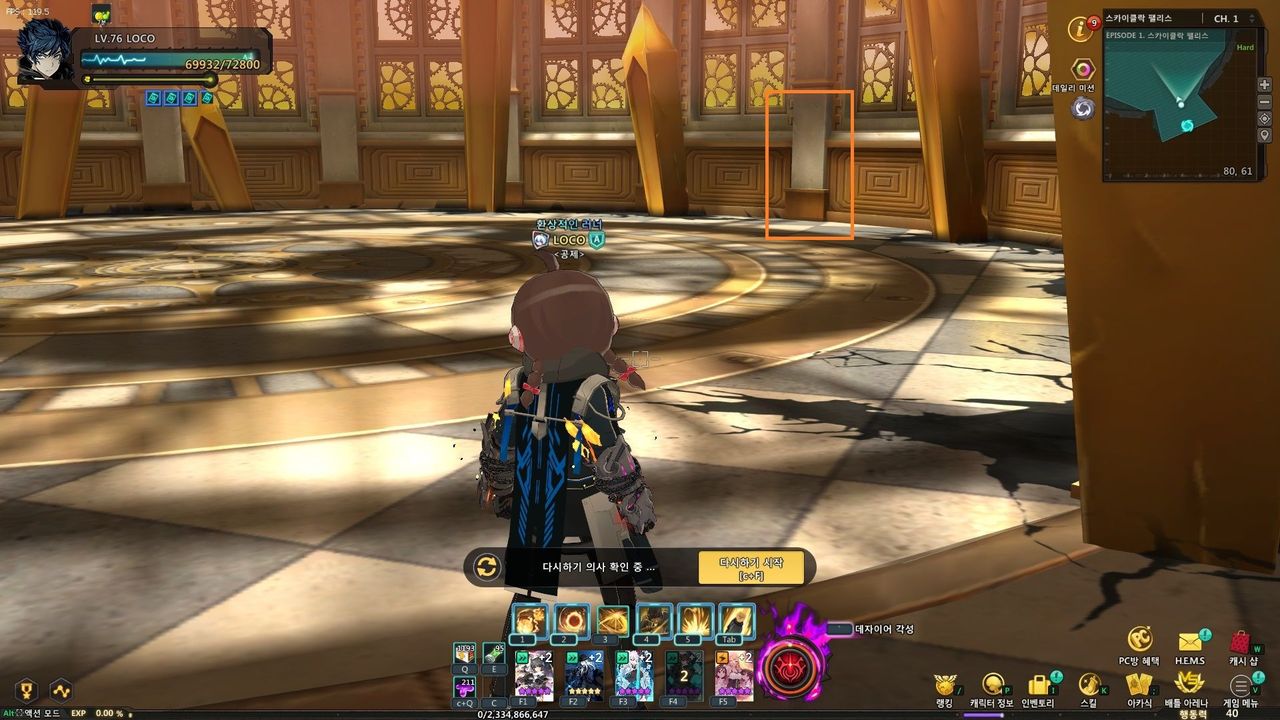Viewport: 1280px width, 720px height.
Task: Click the minimap's location pin button
Action: (x=1265, y=136)
